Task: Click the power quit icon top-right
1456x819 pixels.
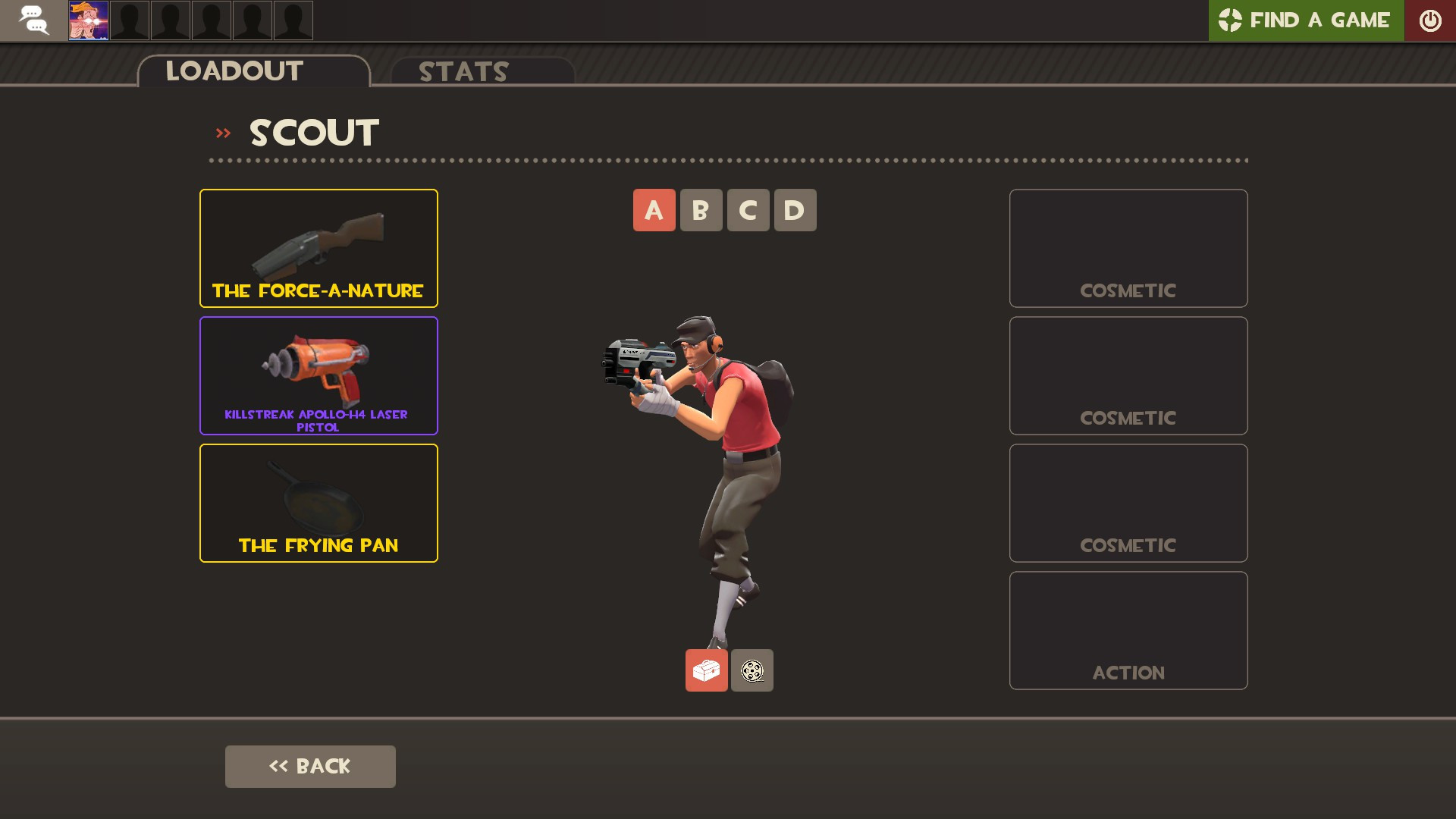Action: [1430, 20]
